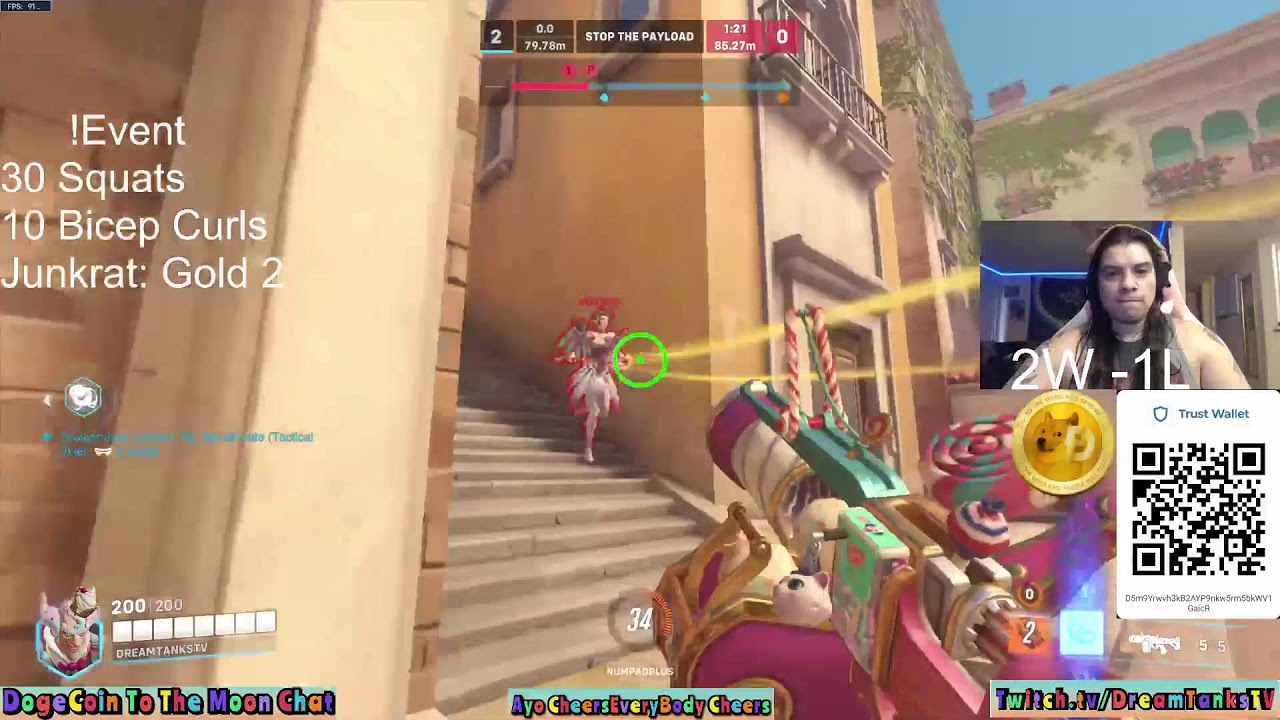Trigger the light-blue Steel Trap ability icon
This screenshot has width=1280, height=720.
(1081, 634)
